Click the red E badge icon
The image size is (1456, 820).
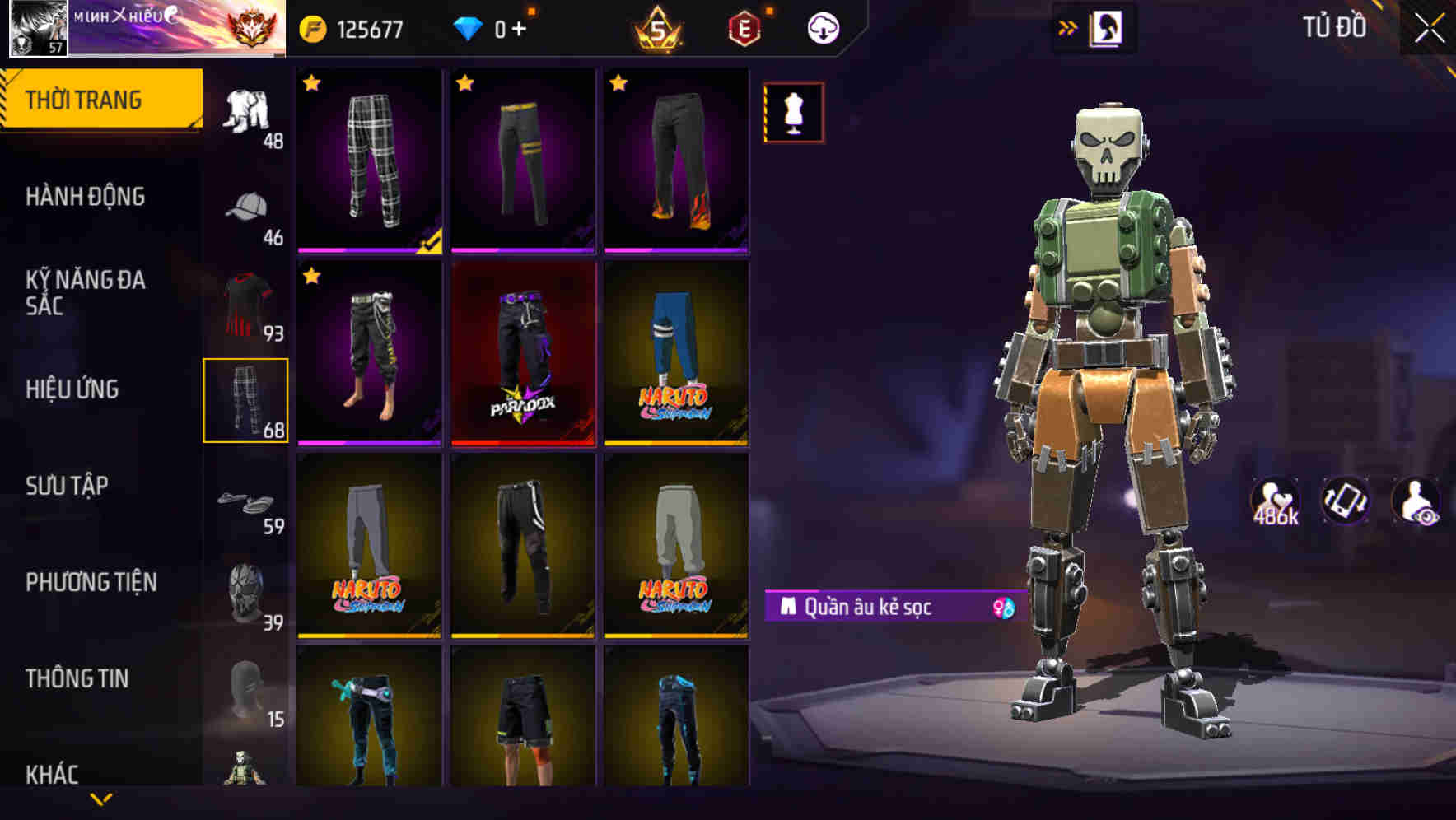(744, 27)
